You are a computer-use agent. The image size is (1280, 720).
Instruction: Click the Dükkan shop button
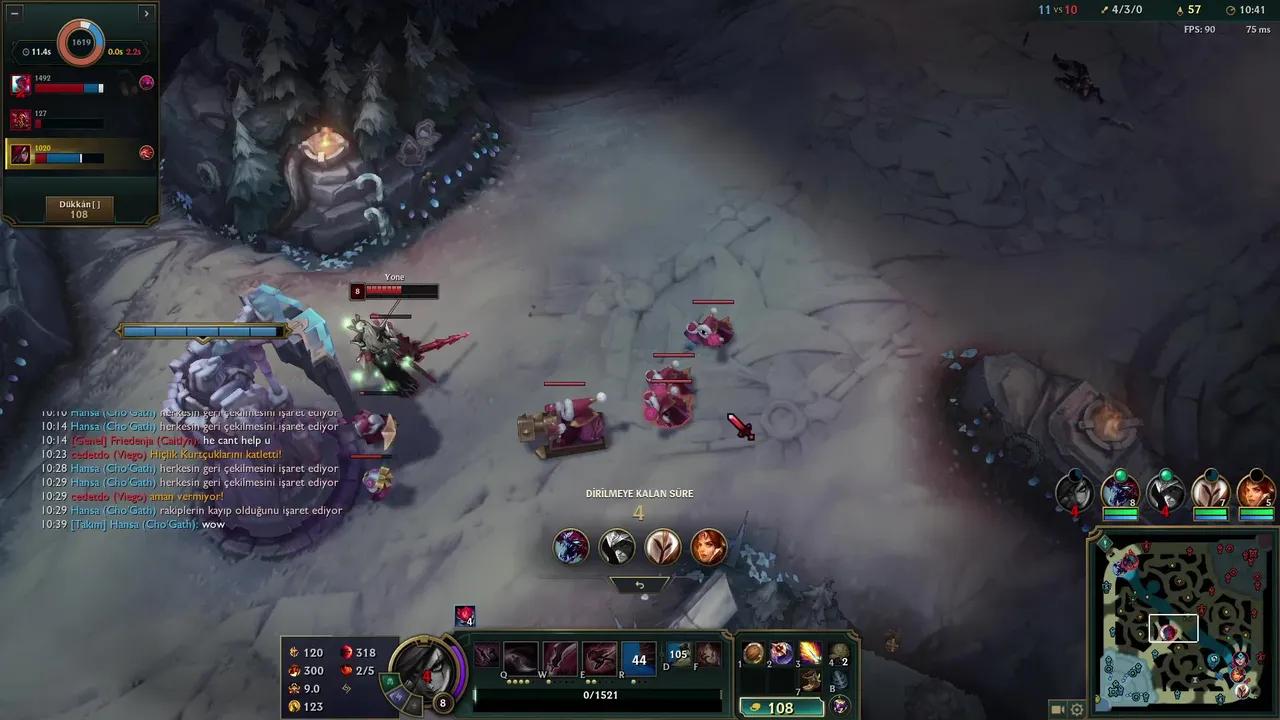click(x=80, y=207)
